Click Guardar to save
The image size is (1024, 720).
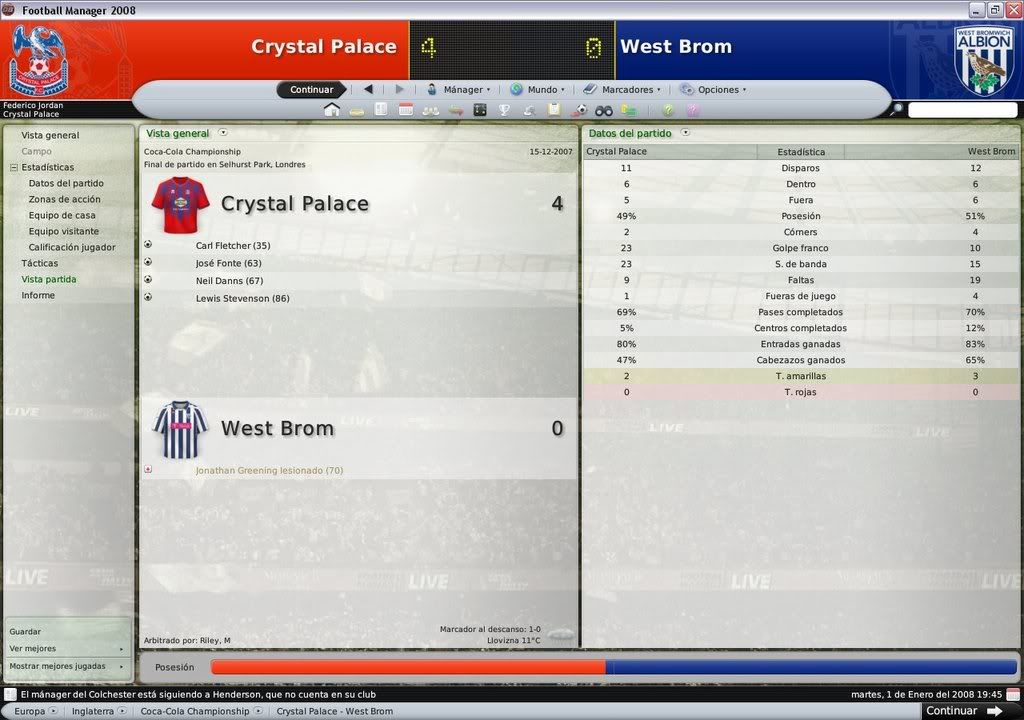pos(25,631)
